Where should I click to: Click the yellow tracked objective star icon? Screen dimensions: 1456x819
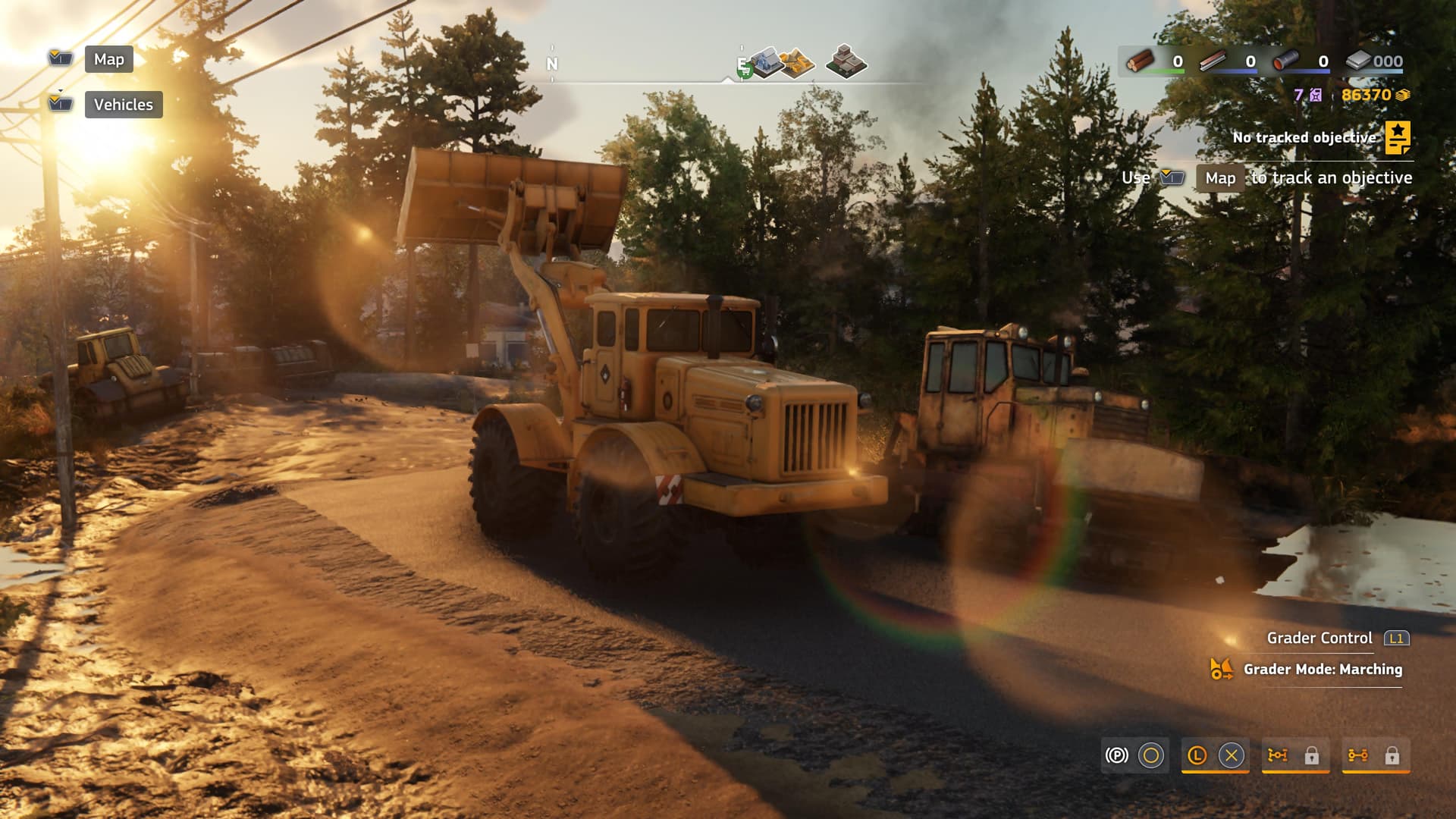(1398, 137)
